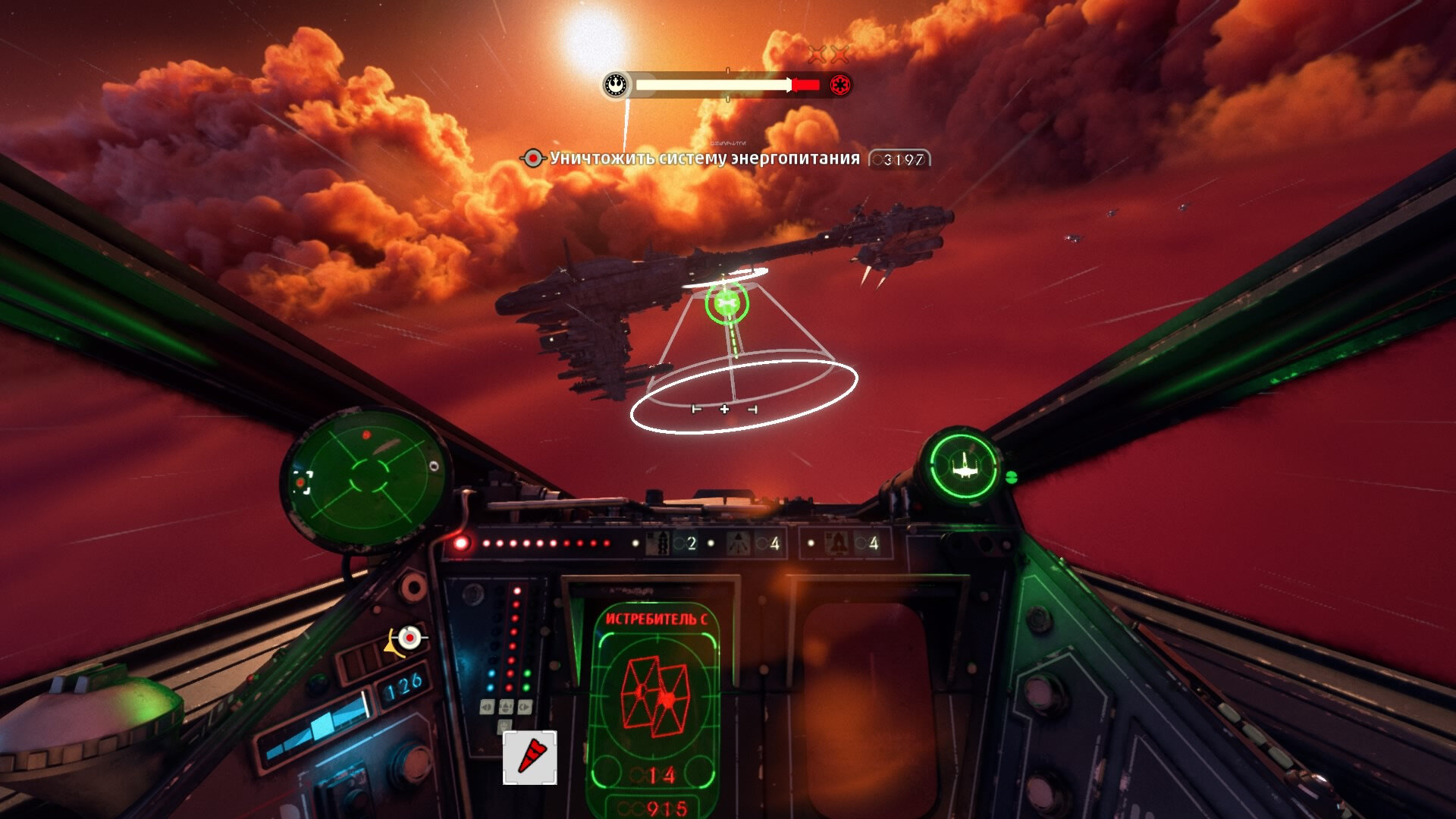This screenshot has width=1456, height=819.
Task: Click the Rebel Alliance faction emblem
Action: tap(617, 85)
